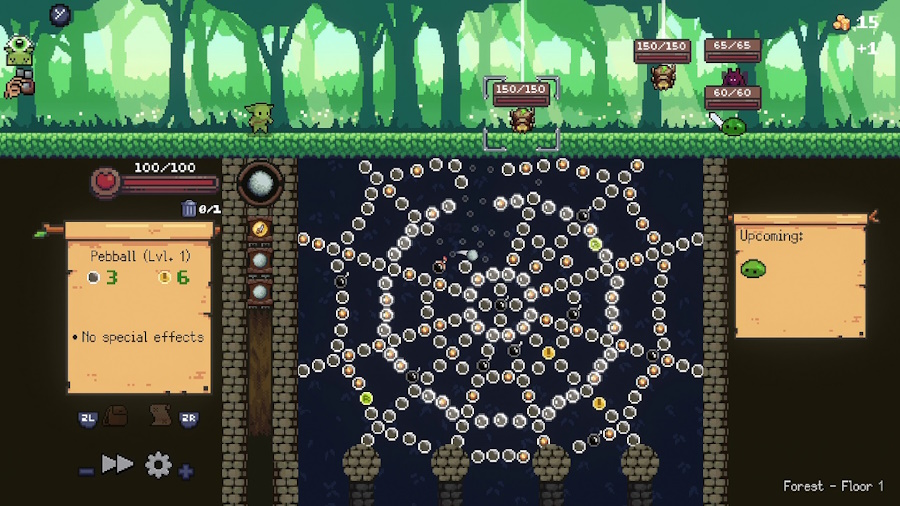Click the upcoming green slime icon
This screenshot has height=506, width=900.
click(753, 268)
